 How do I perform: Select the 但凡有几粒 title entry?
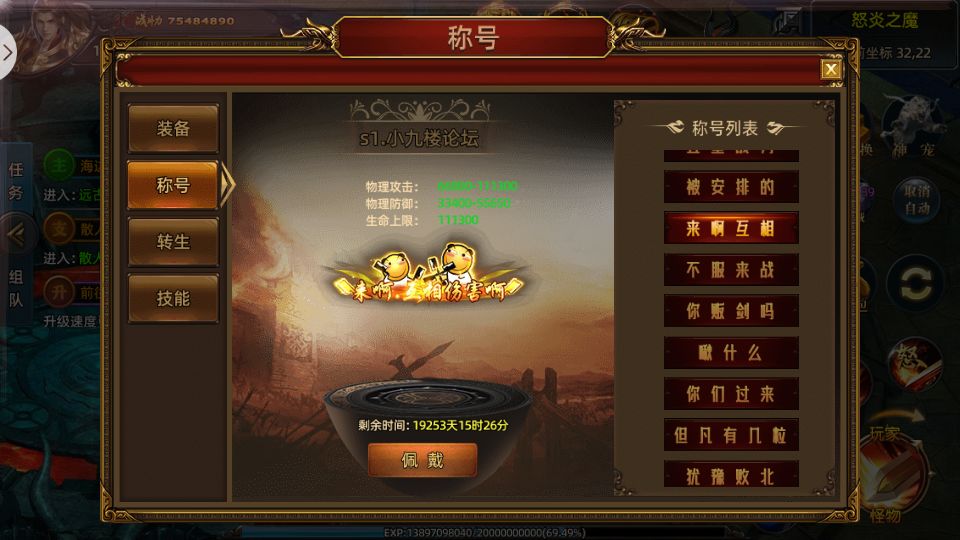pos(731,435)
